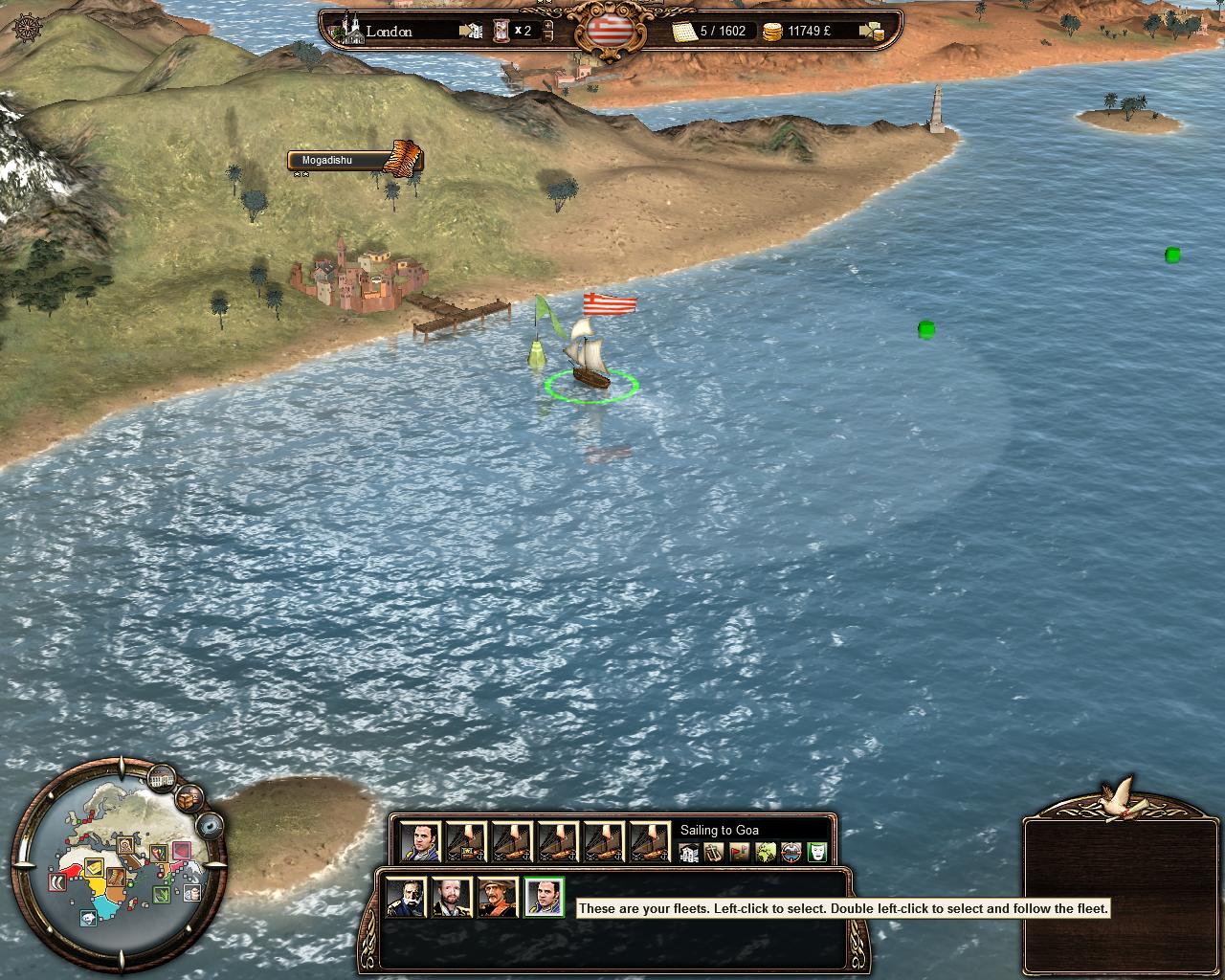
Task: Select the white-bearded captain's fleet
Action: click(x=406, y=898)
